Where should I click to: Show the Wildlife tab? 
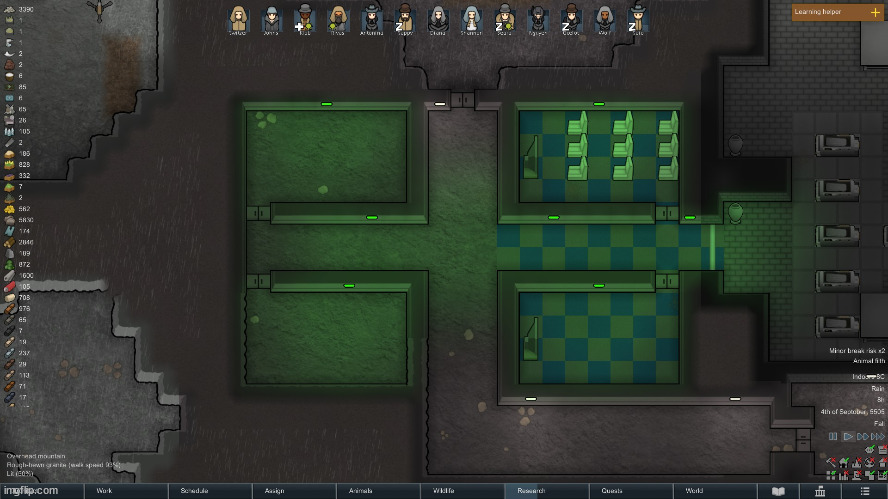click(444, 491)
